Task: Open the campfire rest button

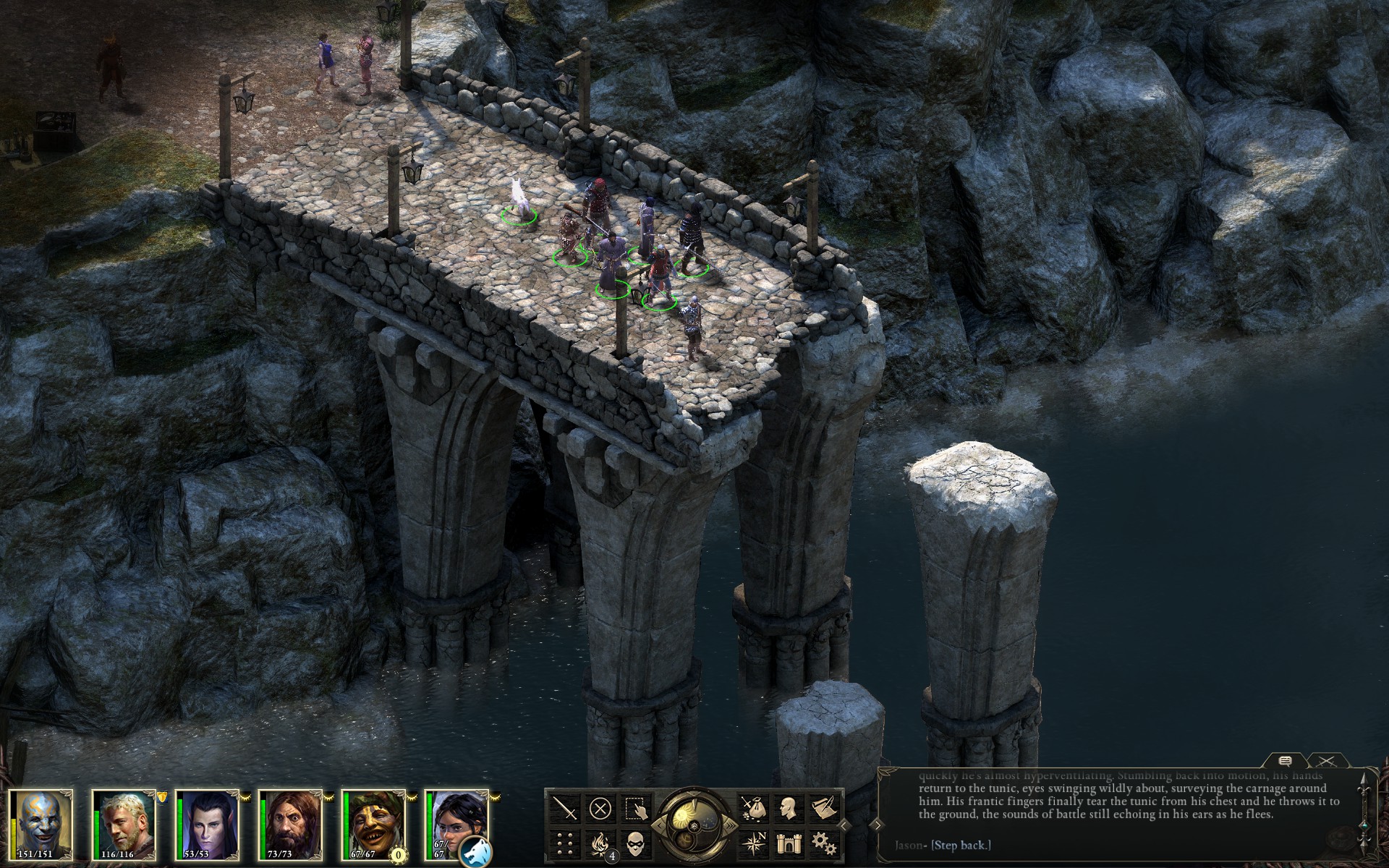Action: tap(600, 843)
